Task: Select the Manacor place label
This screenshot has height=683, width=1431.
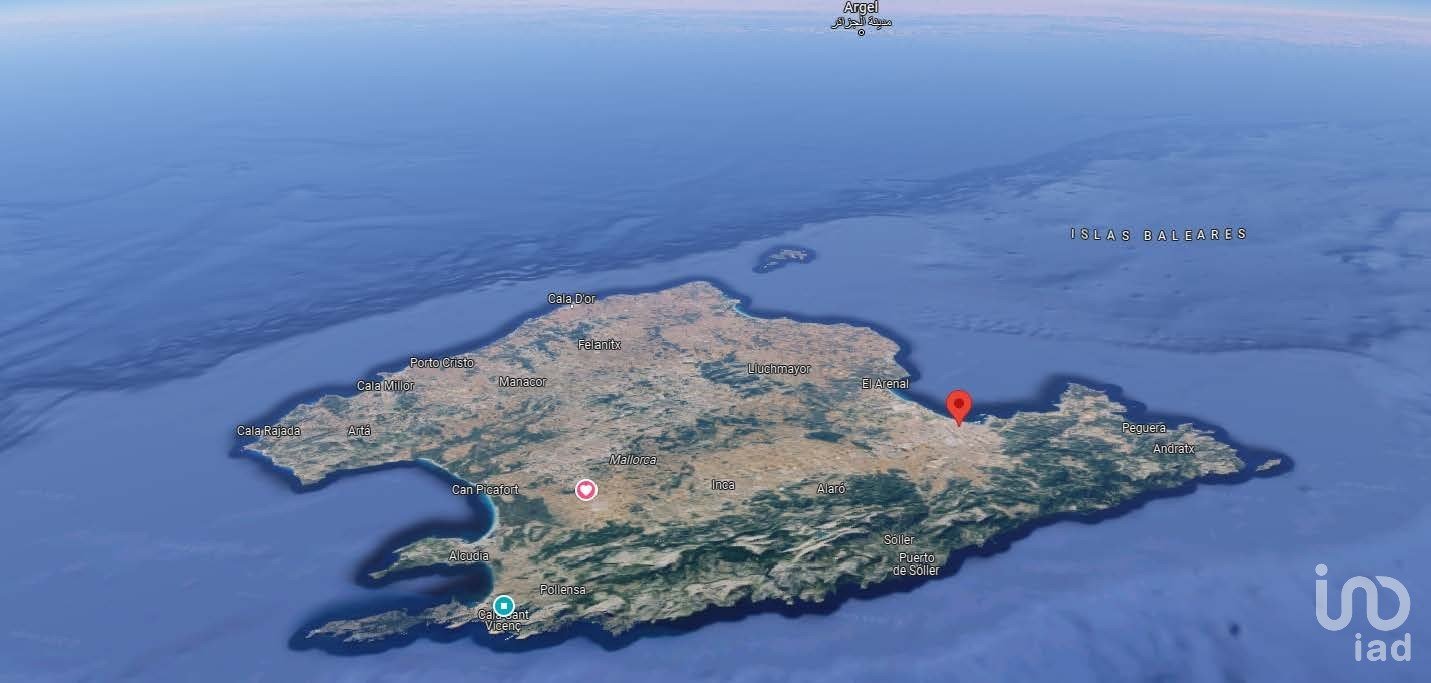Action: pos(523,382)
